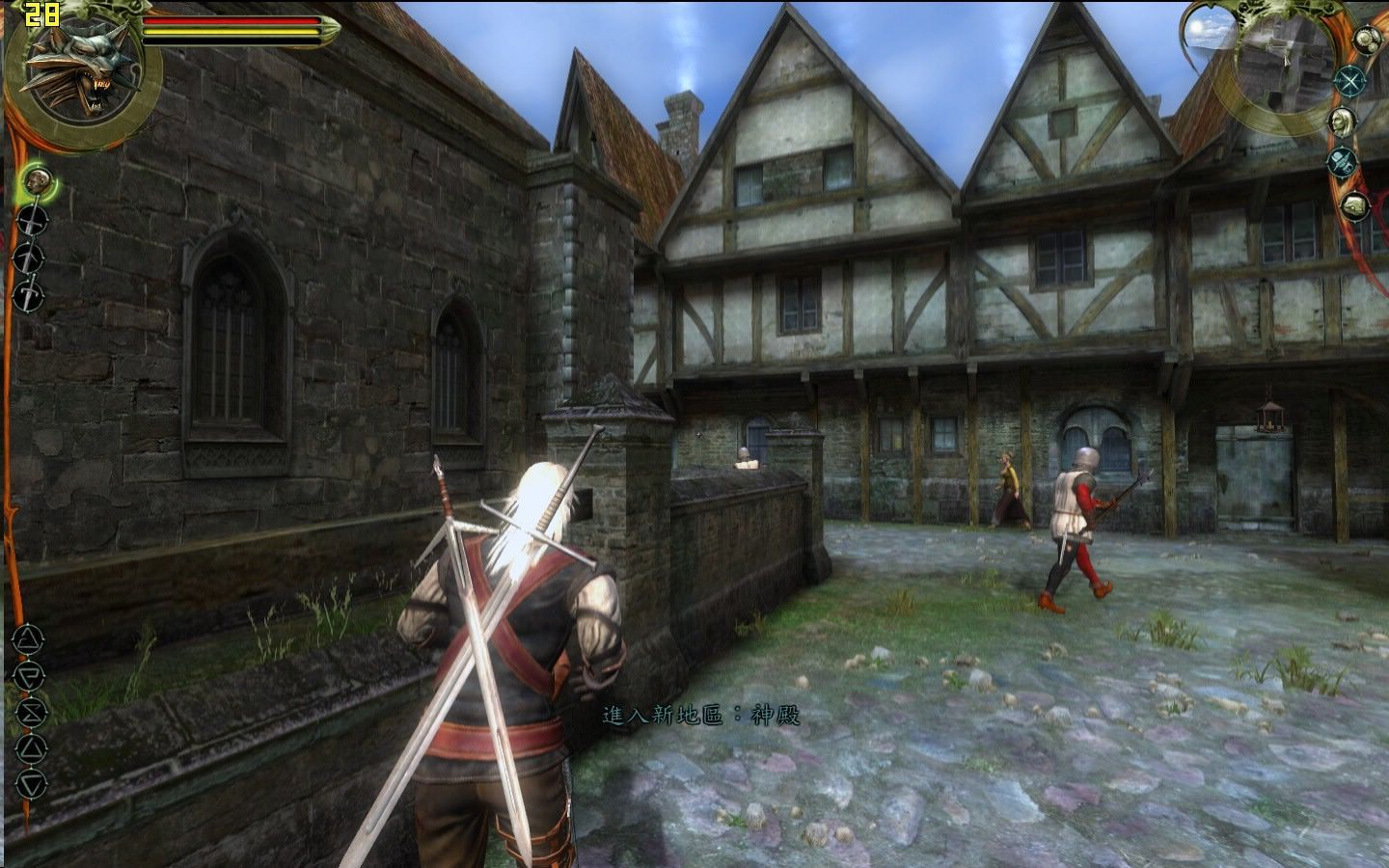Viewport: 1389px width, 868px height.
Task: Open the clenched fist icon below the tools
Action: click(1355, 204)
